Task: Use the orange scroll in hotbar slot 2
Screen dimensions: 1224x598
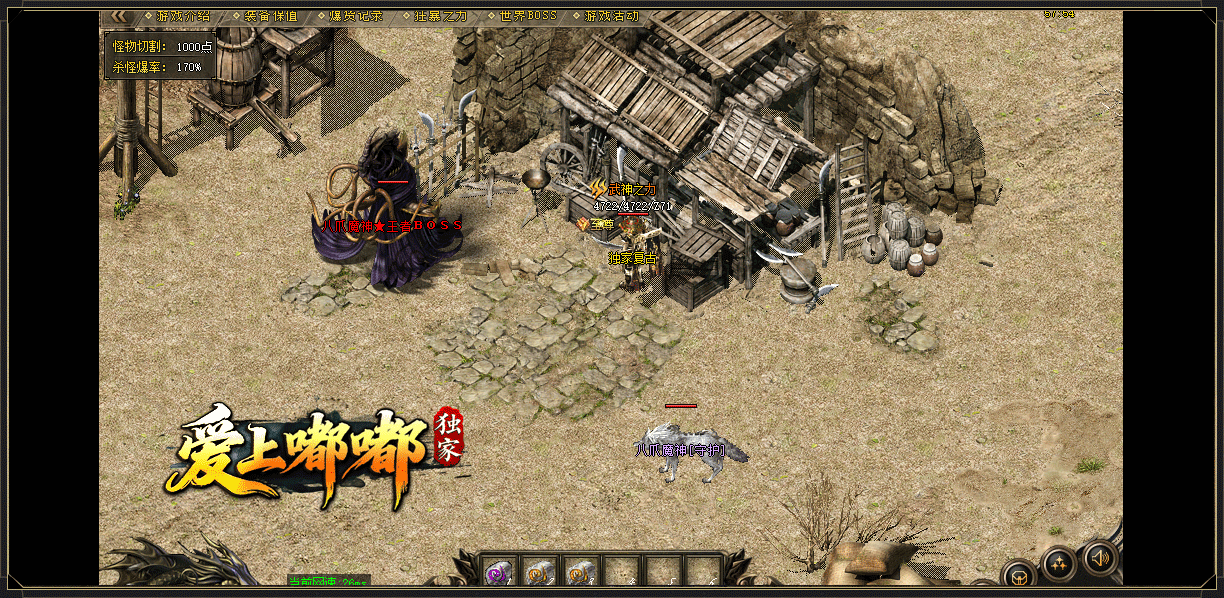Action: (x=540, y=572)
